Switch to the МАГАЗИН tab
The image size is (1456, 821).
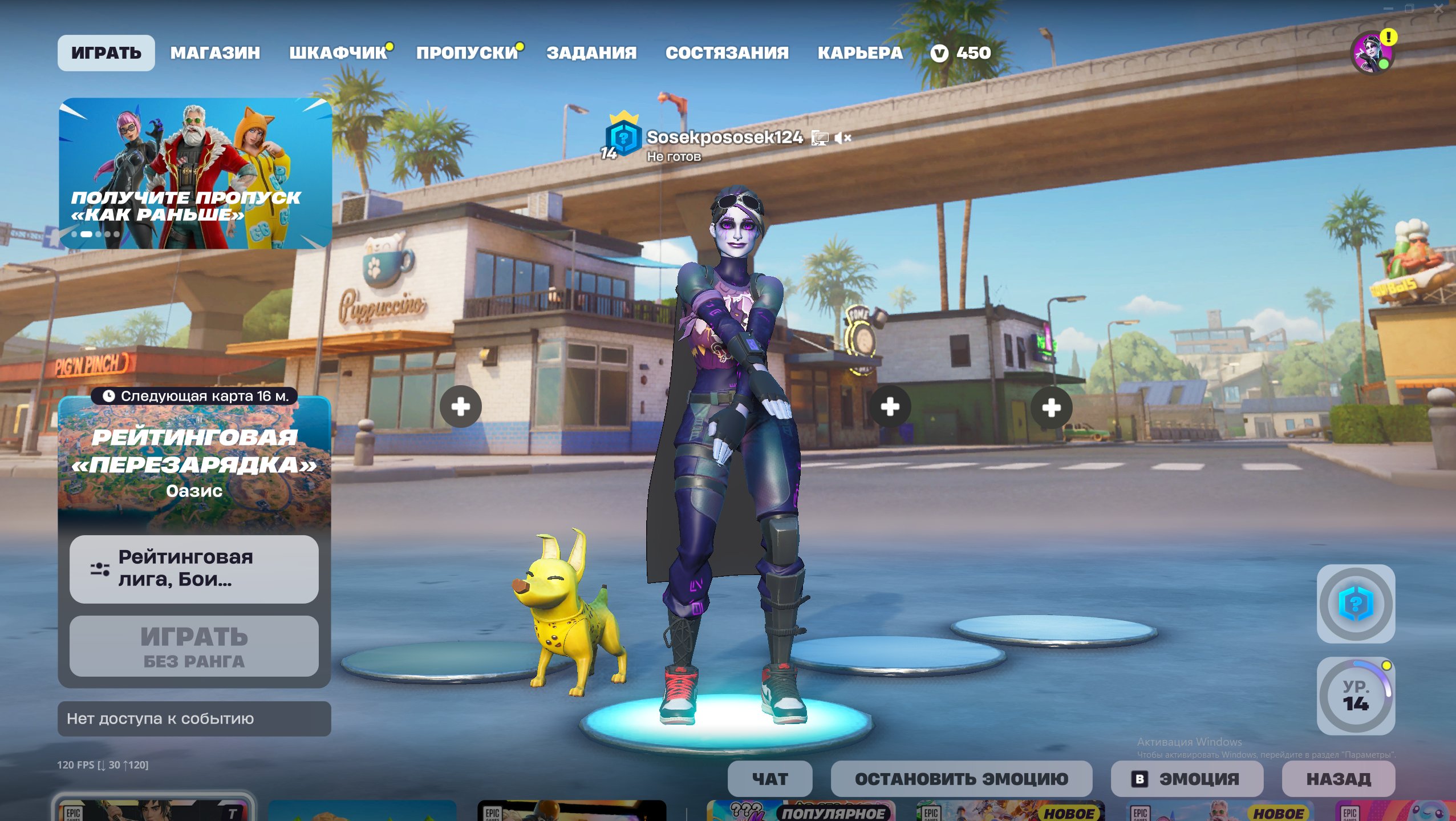coord(215,53)
